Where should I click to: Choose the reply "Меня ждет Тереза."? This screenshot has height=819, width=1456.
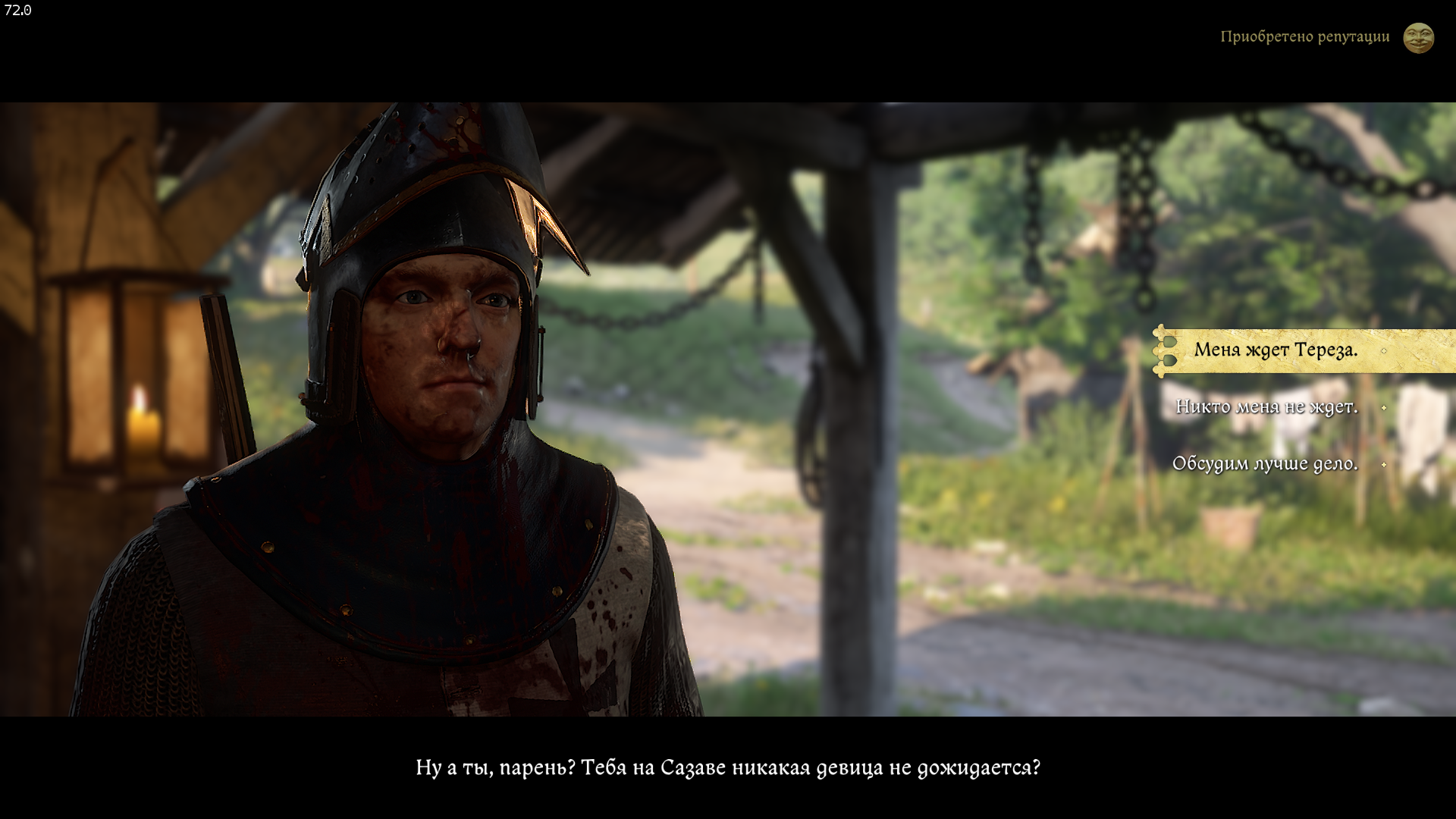tap(1276, 350)
